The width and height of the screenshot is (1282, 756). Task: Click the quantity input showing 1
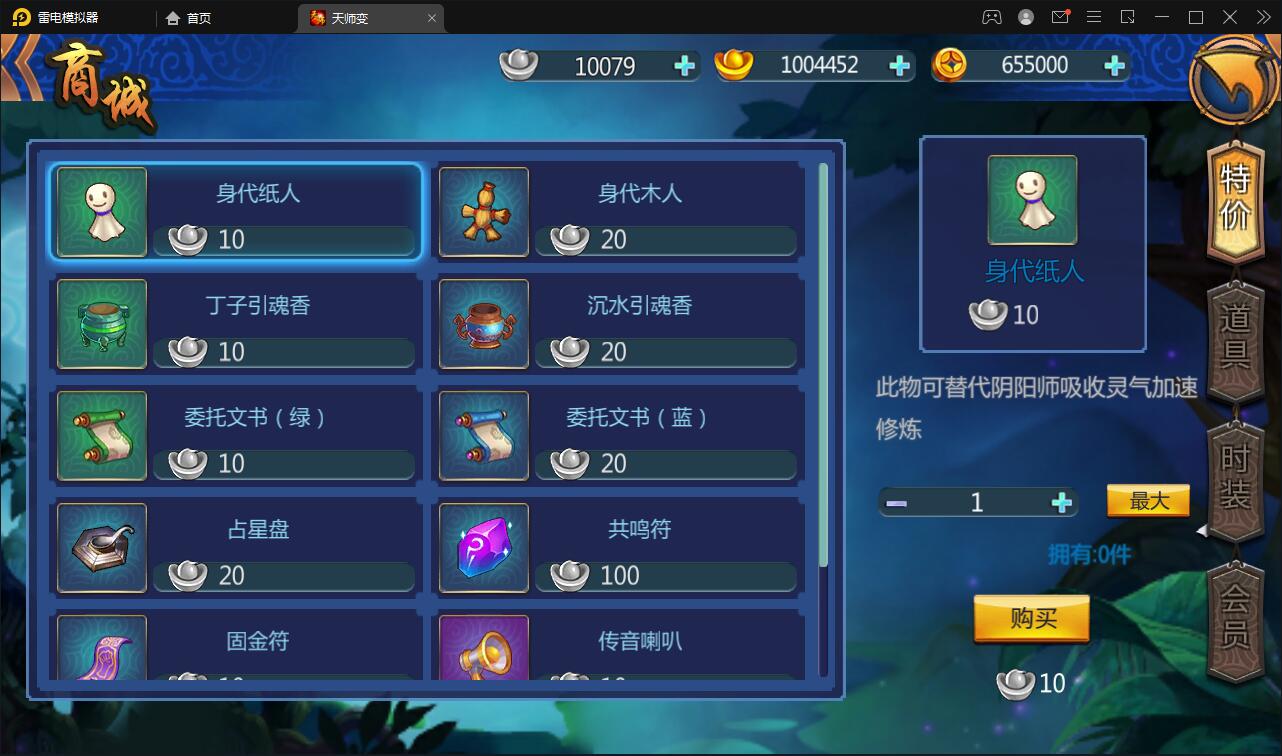coord(977,500)
